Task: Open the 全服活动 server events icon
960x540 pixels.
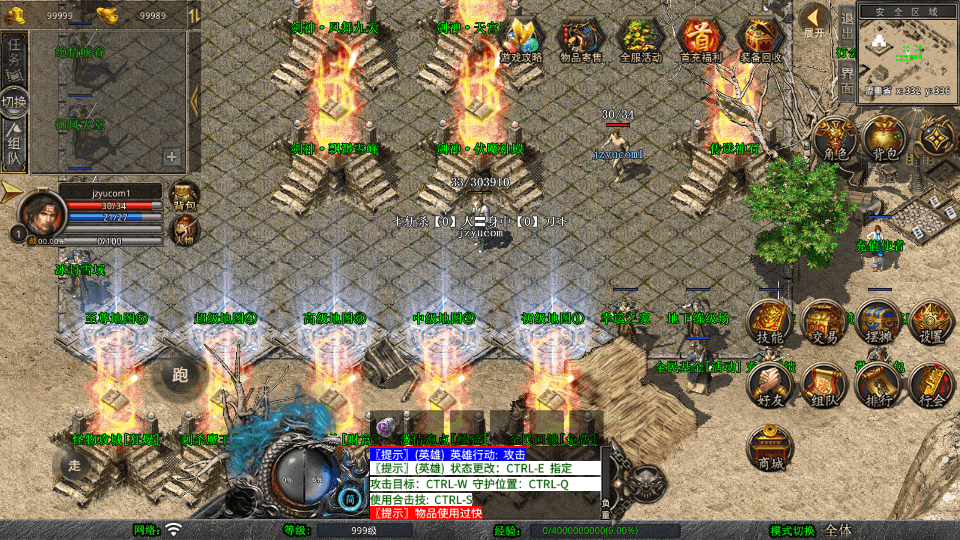Action: pos(641,39)
